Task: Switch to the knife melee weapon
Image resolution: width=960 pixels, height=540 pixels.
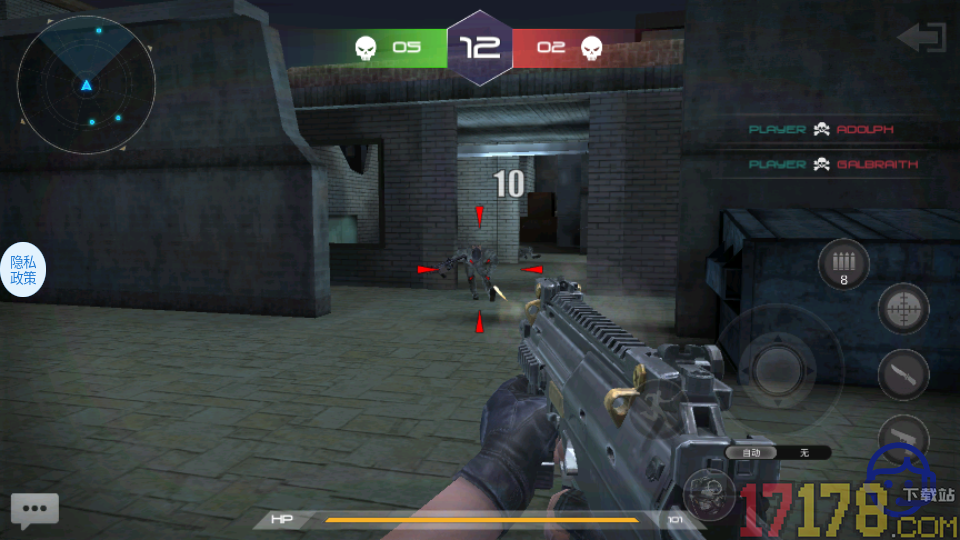Action: (903, 375)
